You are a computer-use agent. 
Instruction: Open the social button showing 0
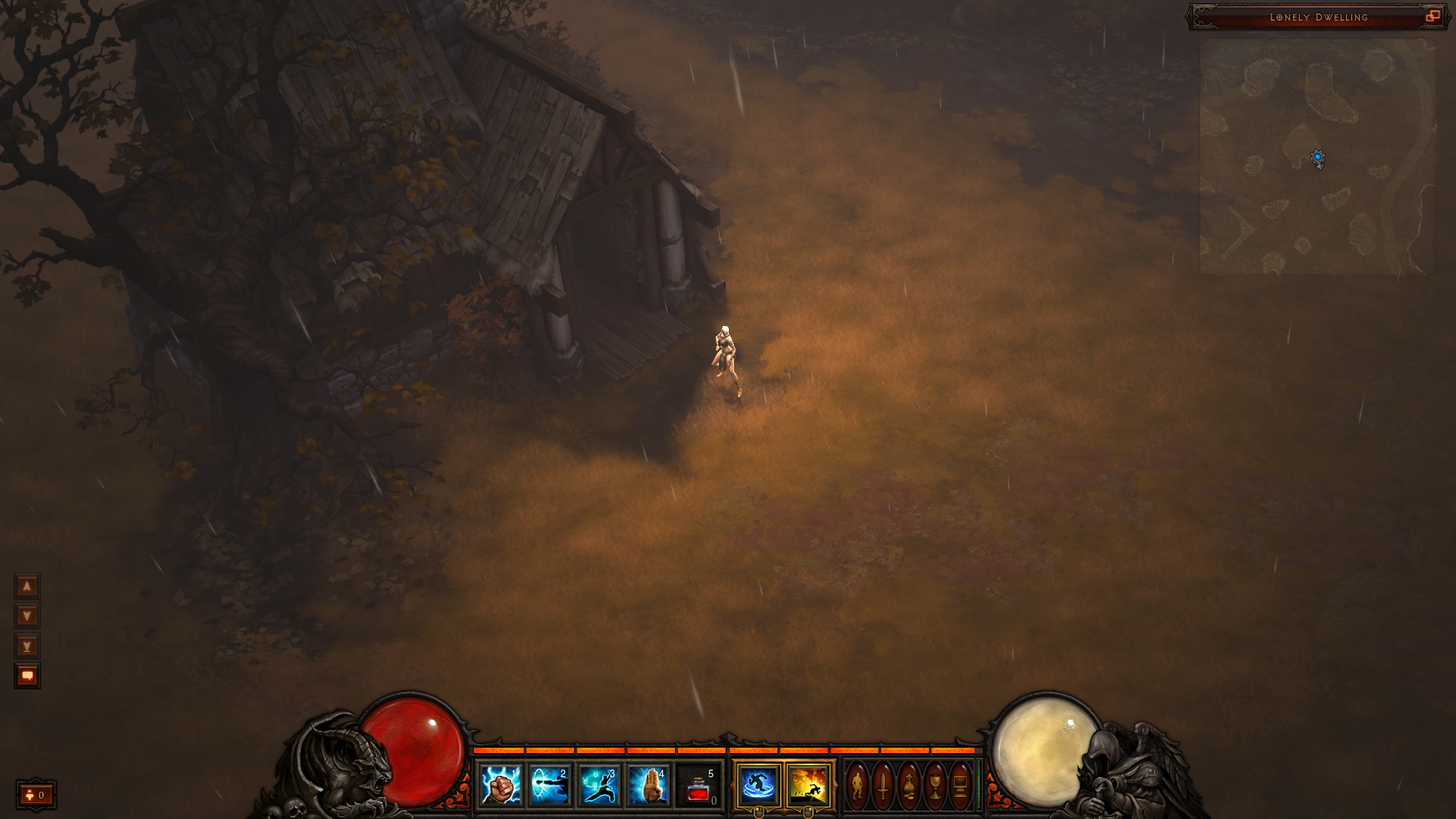(36, 795)
